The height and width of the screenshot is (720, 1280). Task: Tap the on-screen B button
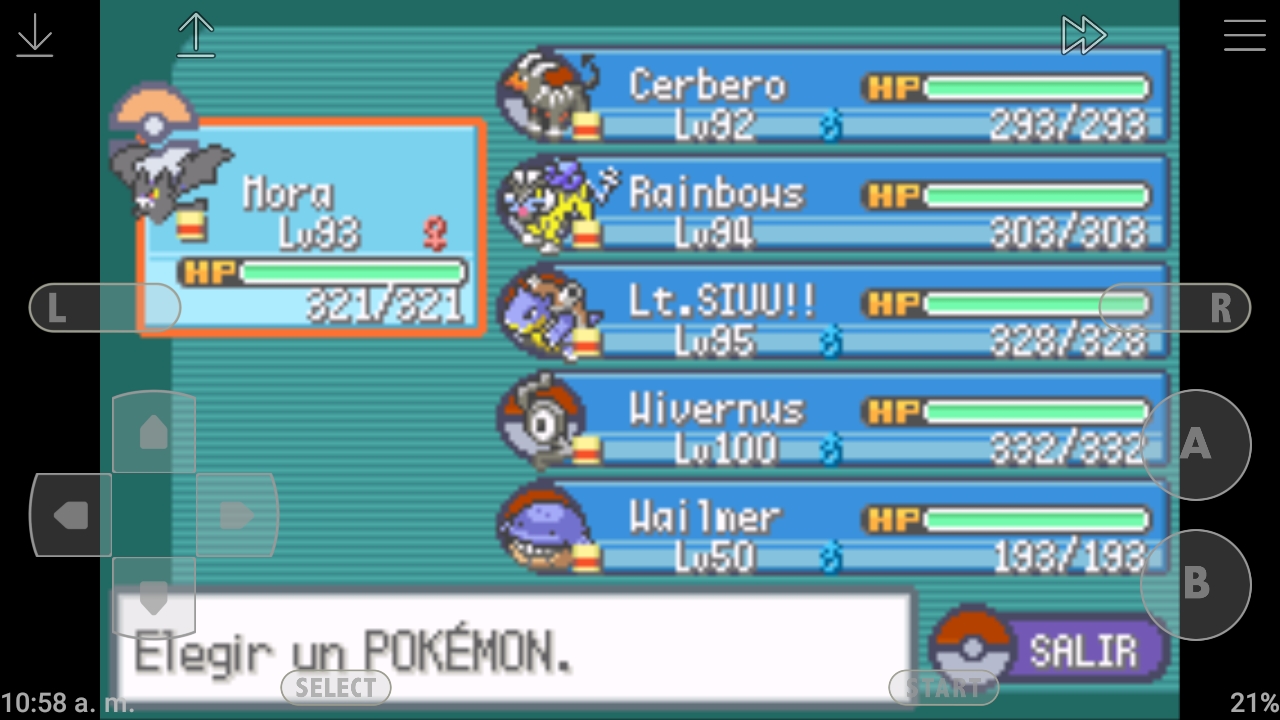point(1196,584)
